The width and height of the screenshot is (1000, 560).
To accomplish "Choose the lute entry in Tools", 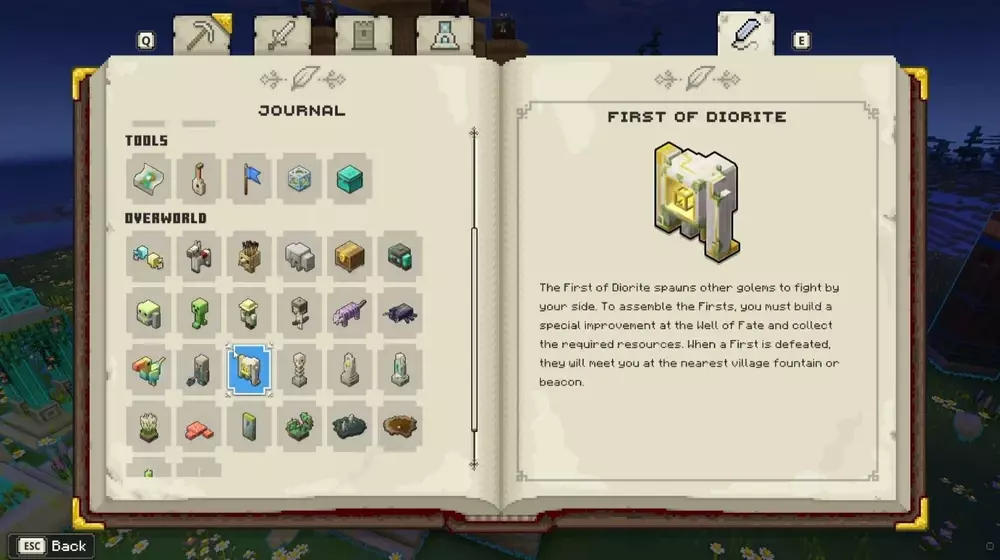I will click(x=198, y=179).
